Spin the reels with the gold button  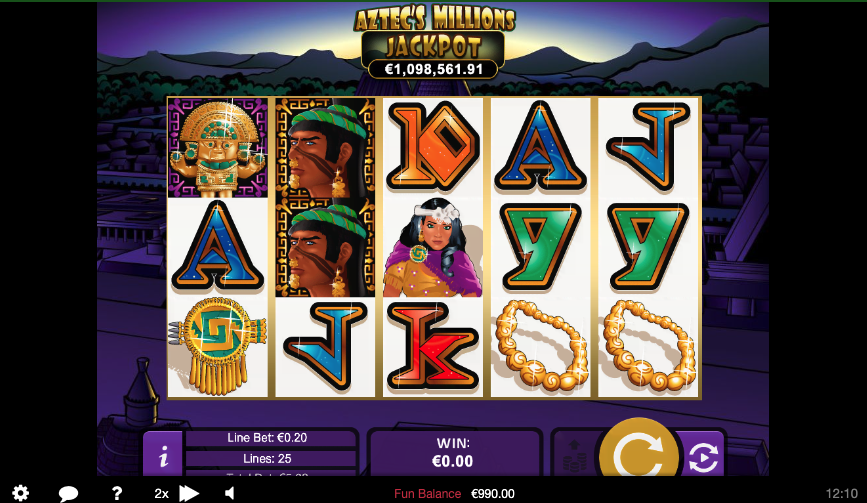tap(636, 455)
